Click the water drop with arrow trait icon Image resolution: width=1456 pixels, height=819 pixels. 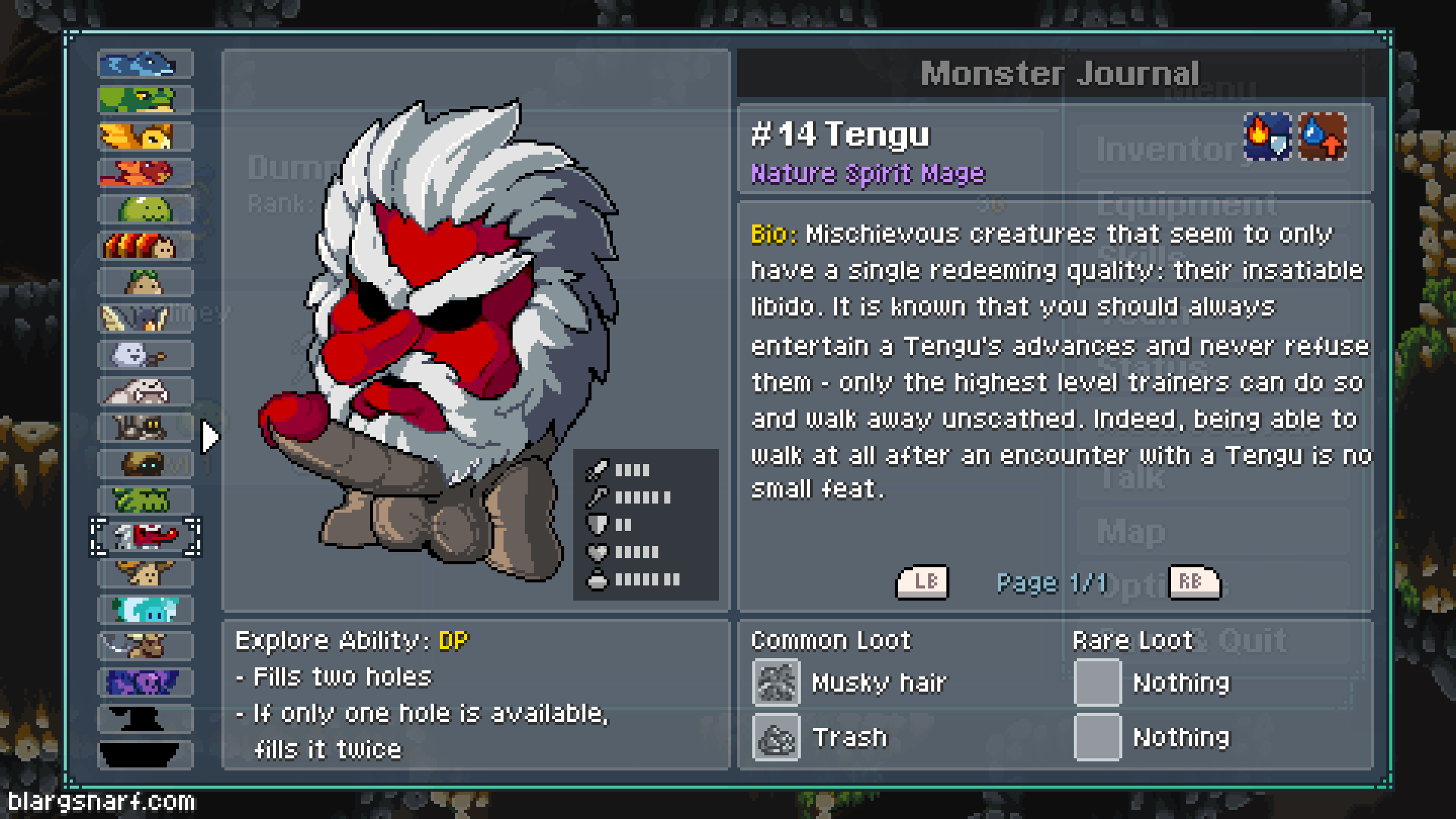(1323, 137)
